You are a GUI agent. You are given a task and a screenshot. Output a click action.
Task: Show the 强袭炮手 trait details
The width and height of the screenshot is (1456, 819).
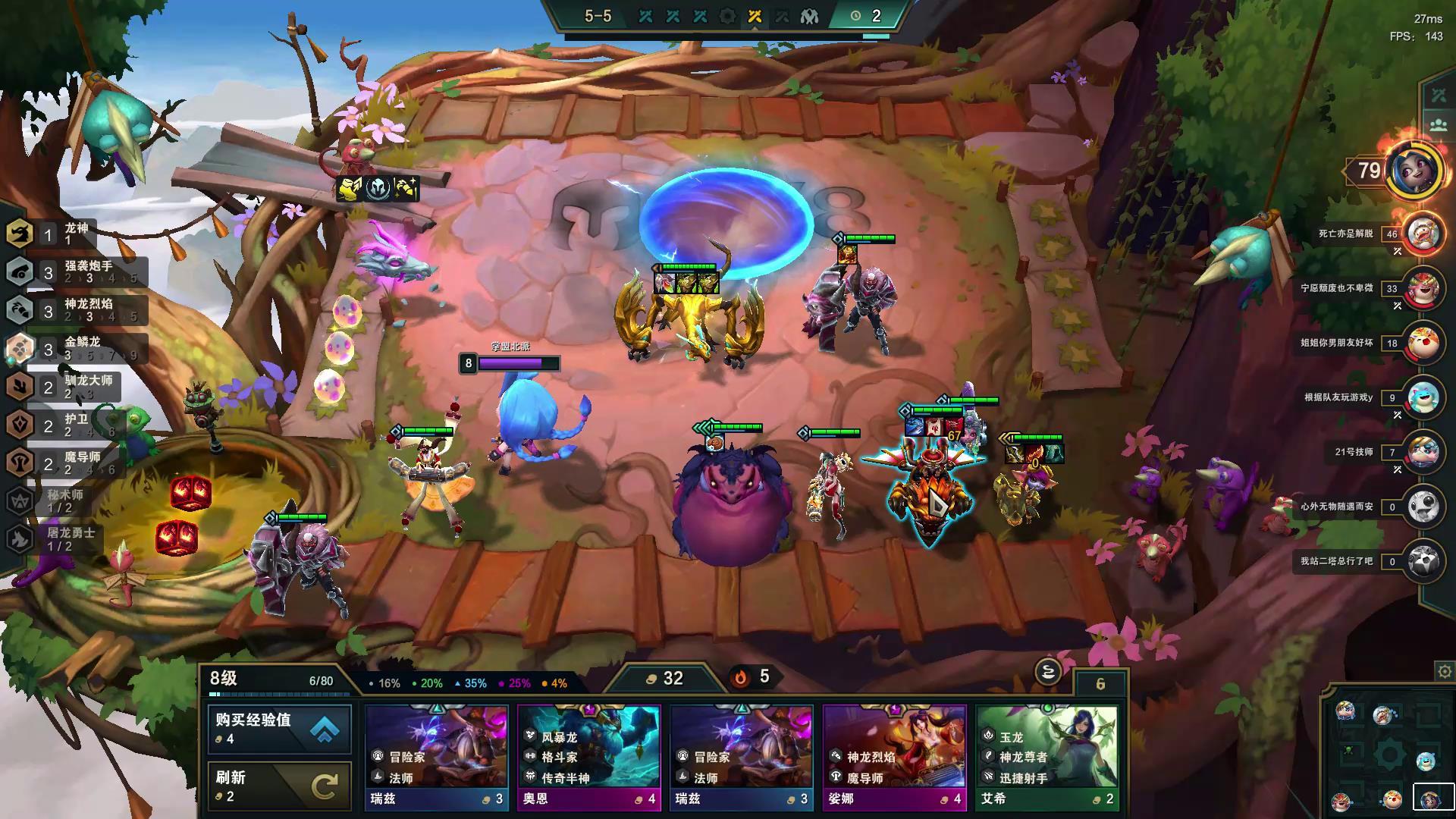76,272
